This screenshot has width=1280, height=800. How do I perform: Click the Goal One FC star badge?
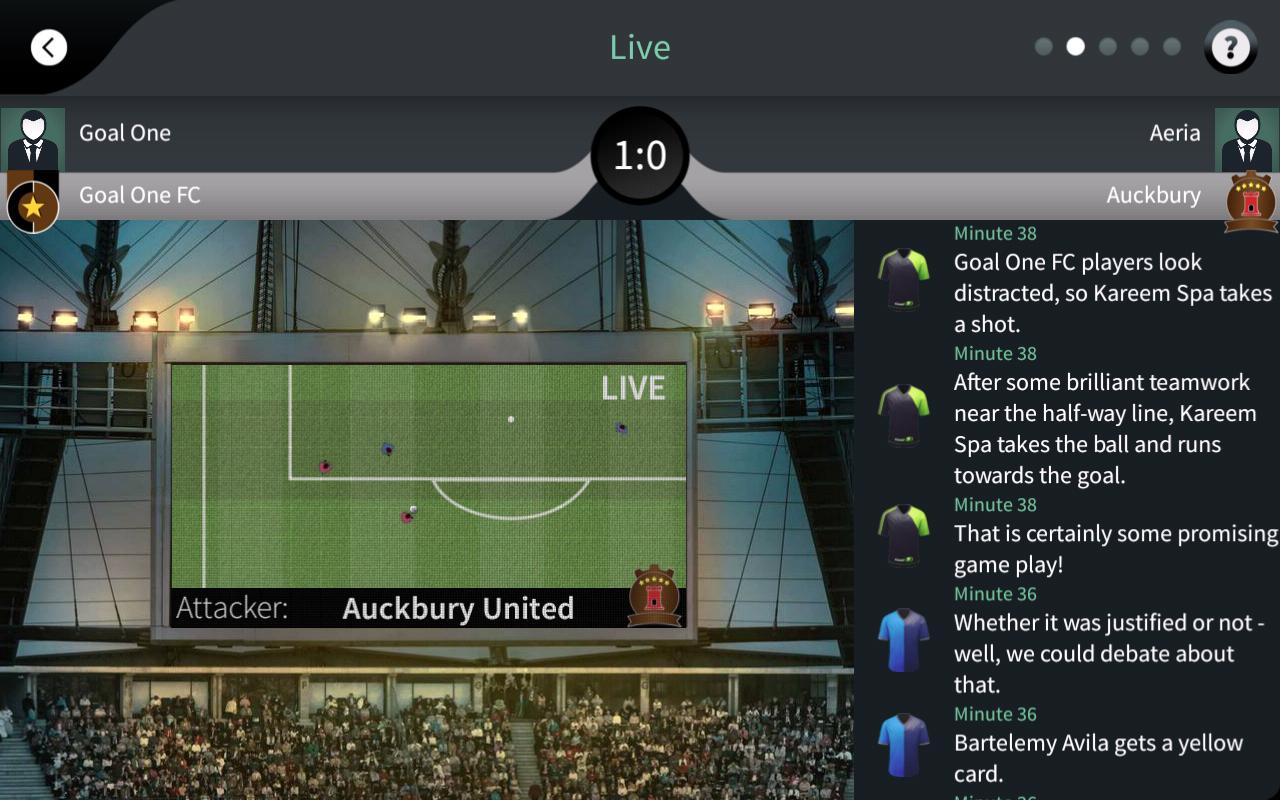click(x=32, y=206)
